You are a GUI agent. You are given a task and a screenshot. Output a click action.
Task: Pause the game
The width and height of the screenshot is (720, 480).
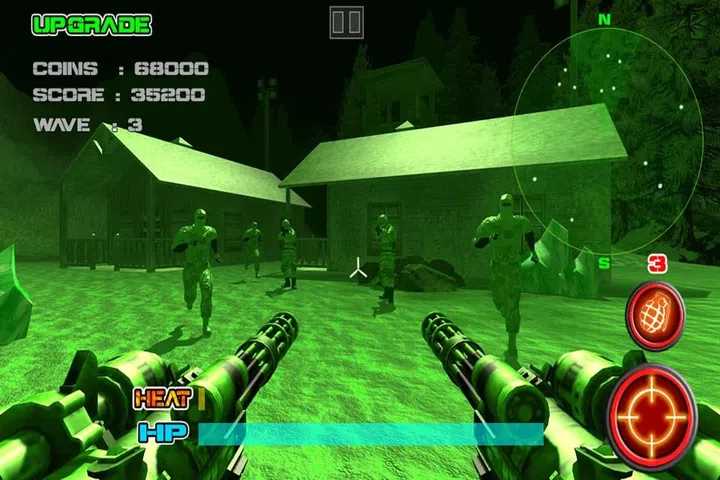click(346, 22)
